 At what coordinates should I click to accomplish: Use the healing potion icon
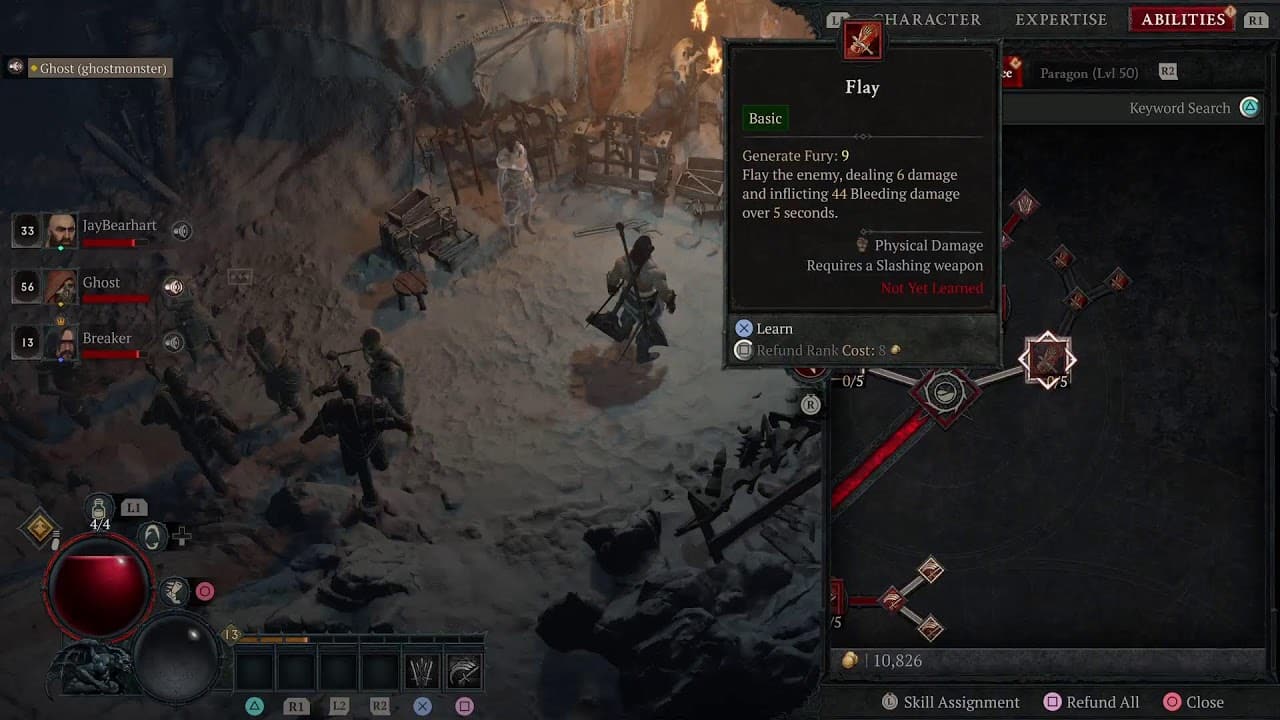(99, 508)
